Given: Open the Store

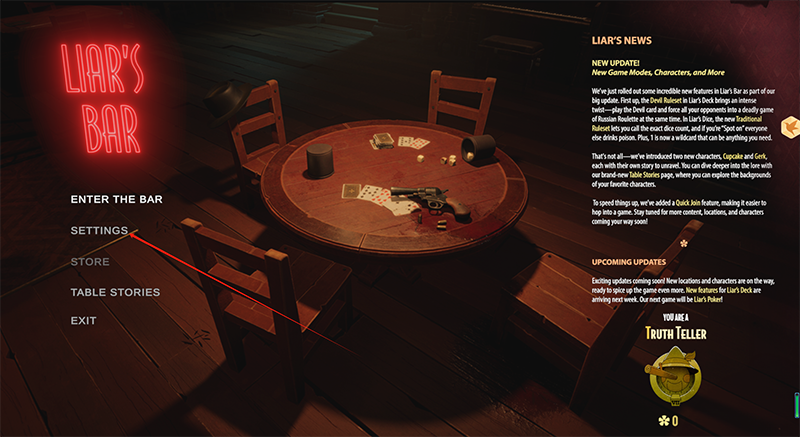Looking at the screenshot, I should (90, 262).
